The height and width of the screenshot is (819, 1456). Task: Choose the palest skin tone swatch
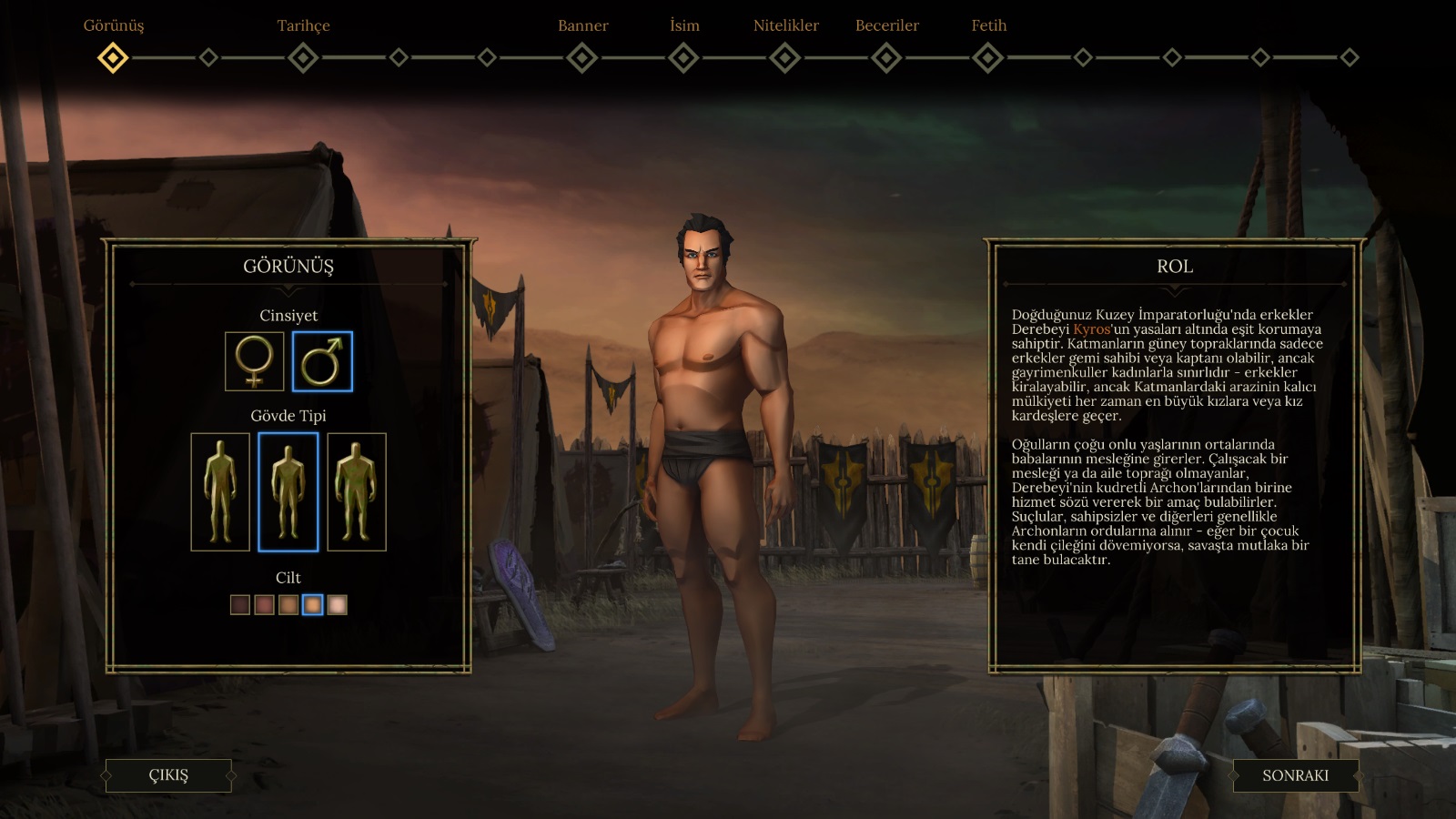coord(337,605)
